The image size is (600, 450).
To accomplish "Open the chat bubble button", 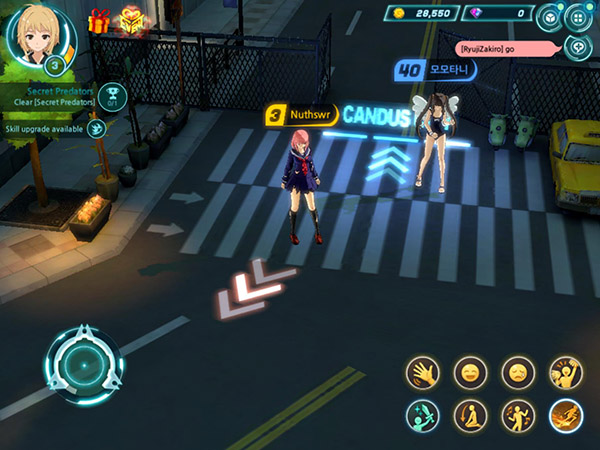I will [x=577, y=46].
